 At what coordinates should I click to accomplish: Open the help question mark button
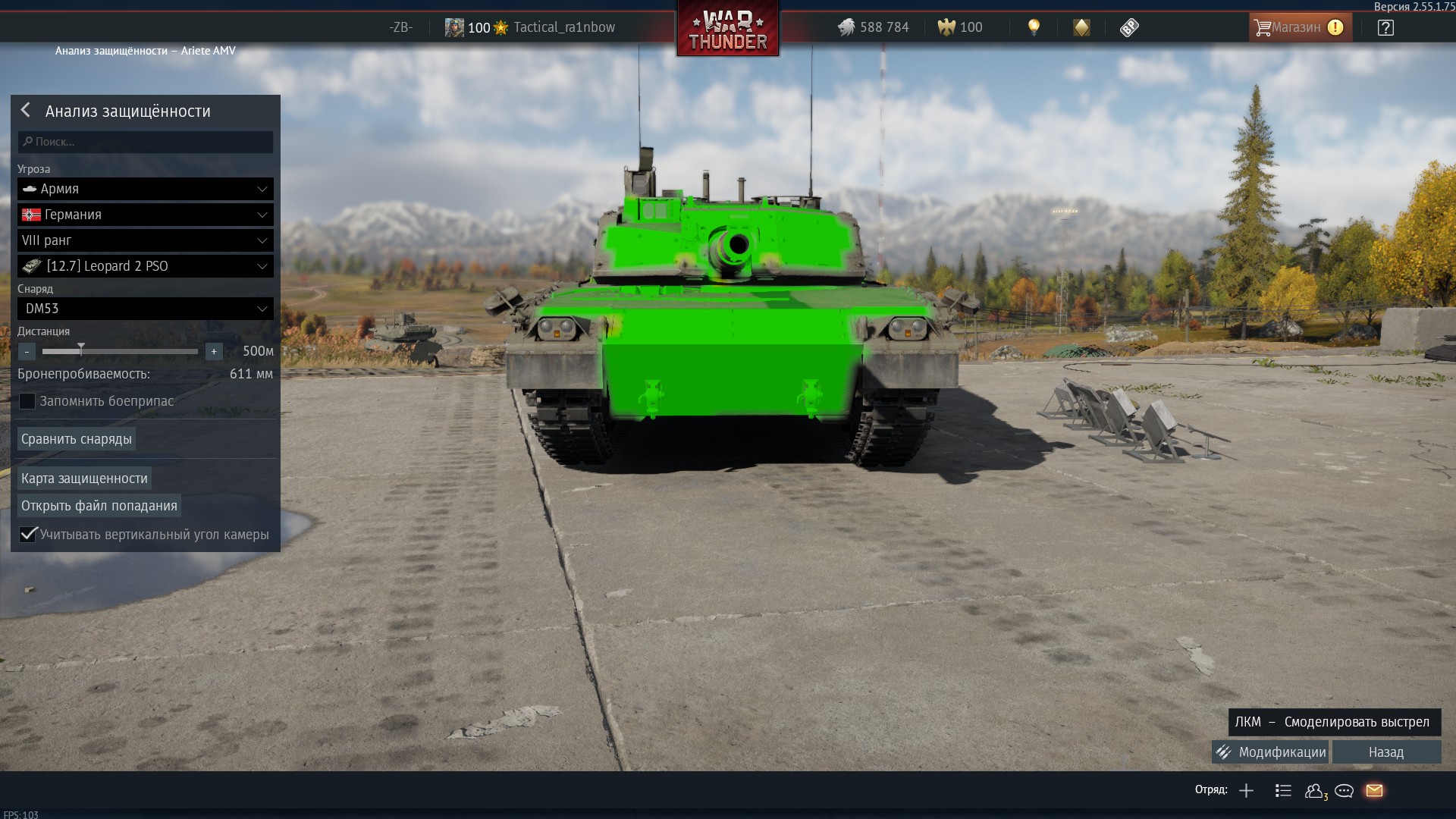1385,28
